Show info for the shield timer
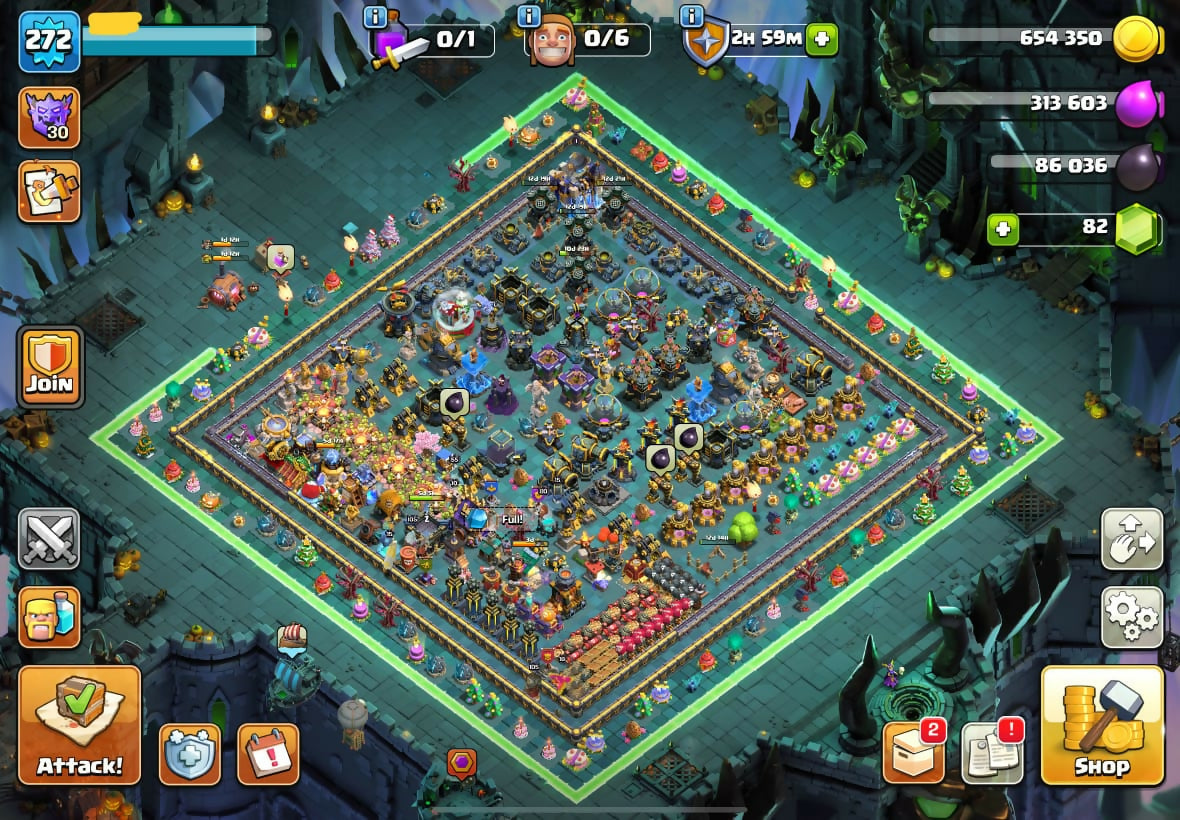Screen dimensions: 1180x820 [x=690, y=17]
